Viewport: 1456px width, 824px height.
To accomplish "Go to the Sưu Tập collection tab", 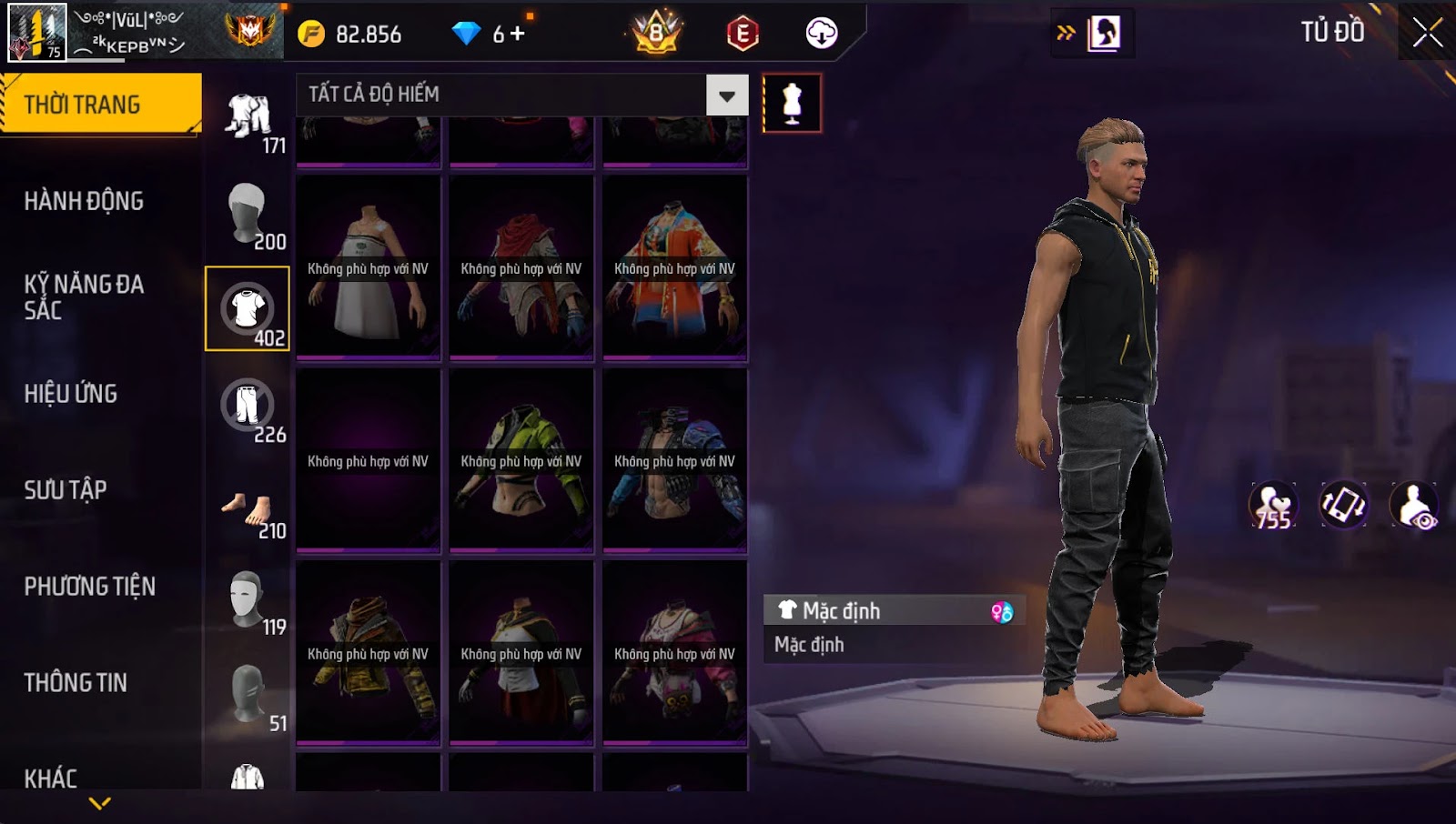I will click(66, 490).
